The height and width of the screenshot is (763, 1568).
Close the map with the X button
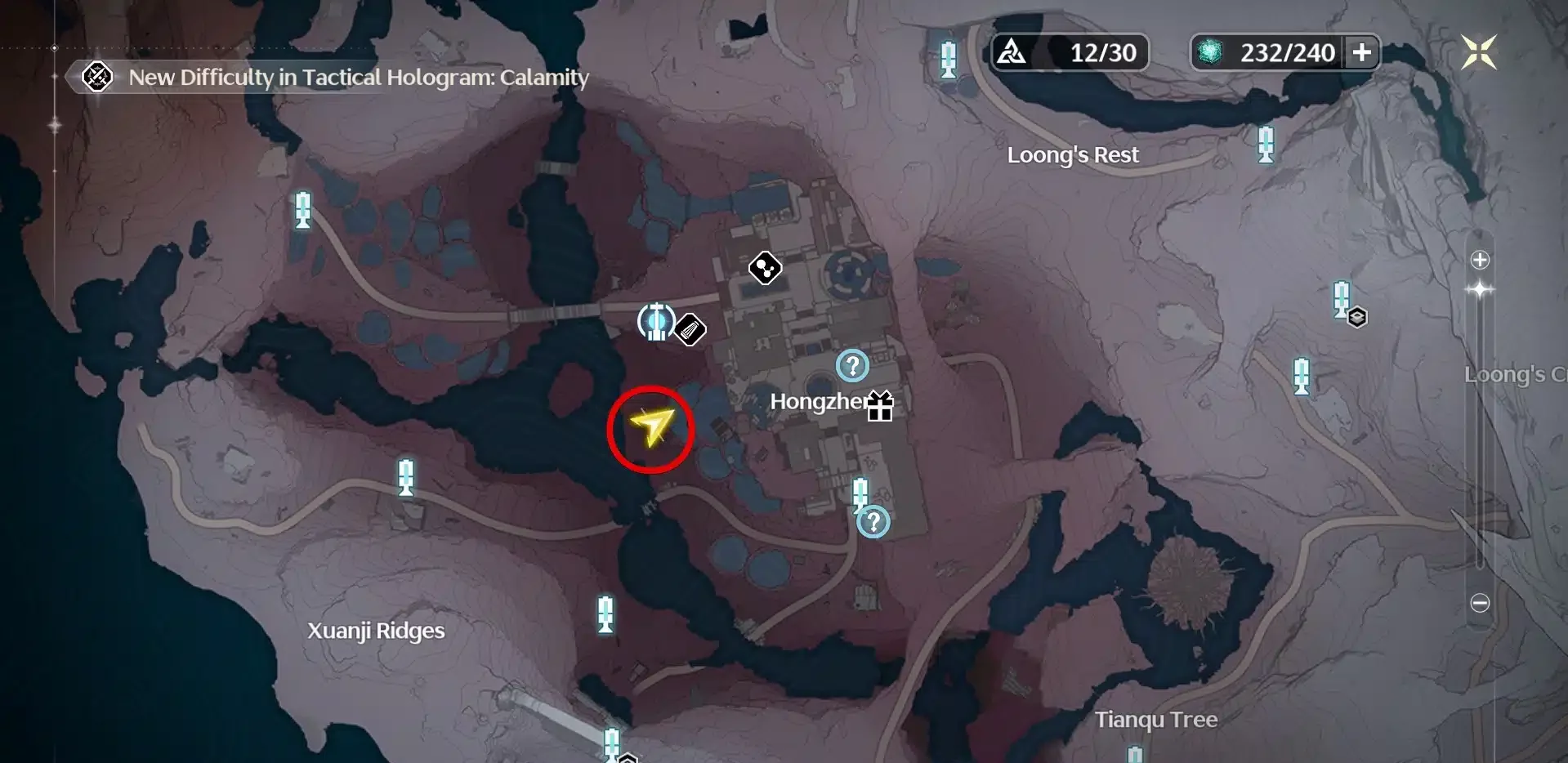point(1478,52)
